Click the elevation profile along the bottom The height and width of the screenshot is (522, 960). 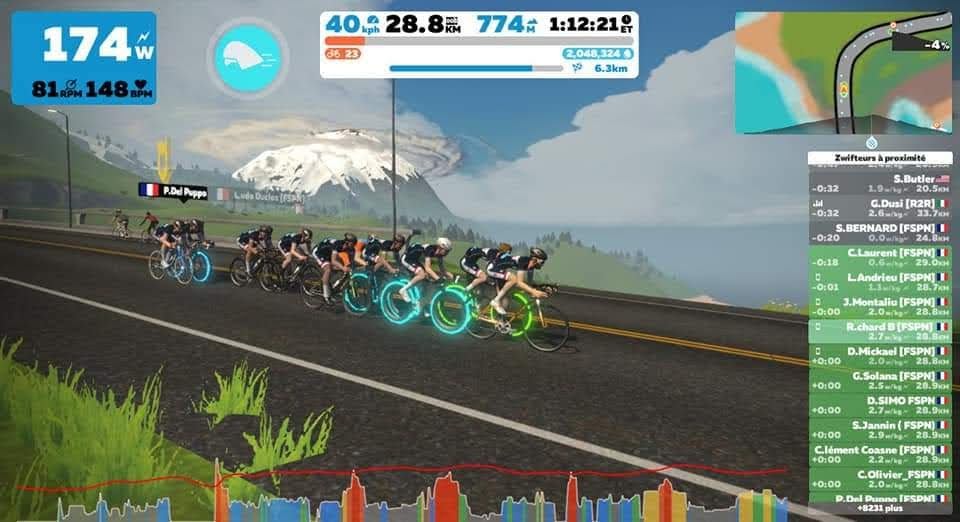400,495
